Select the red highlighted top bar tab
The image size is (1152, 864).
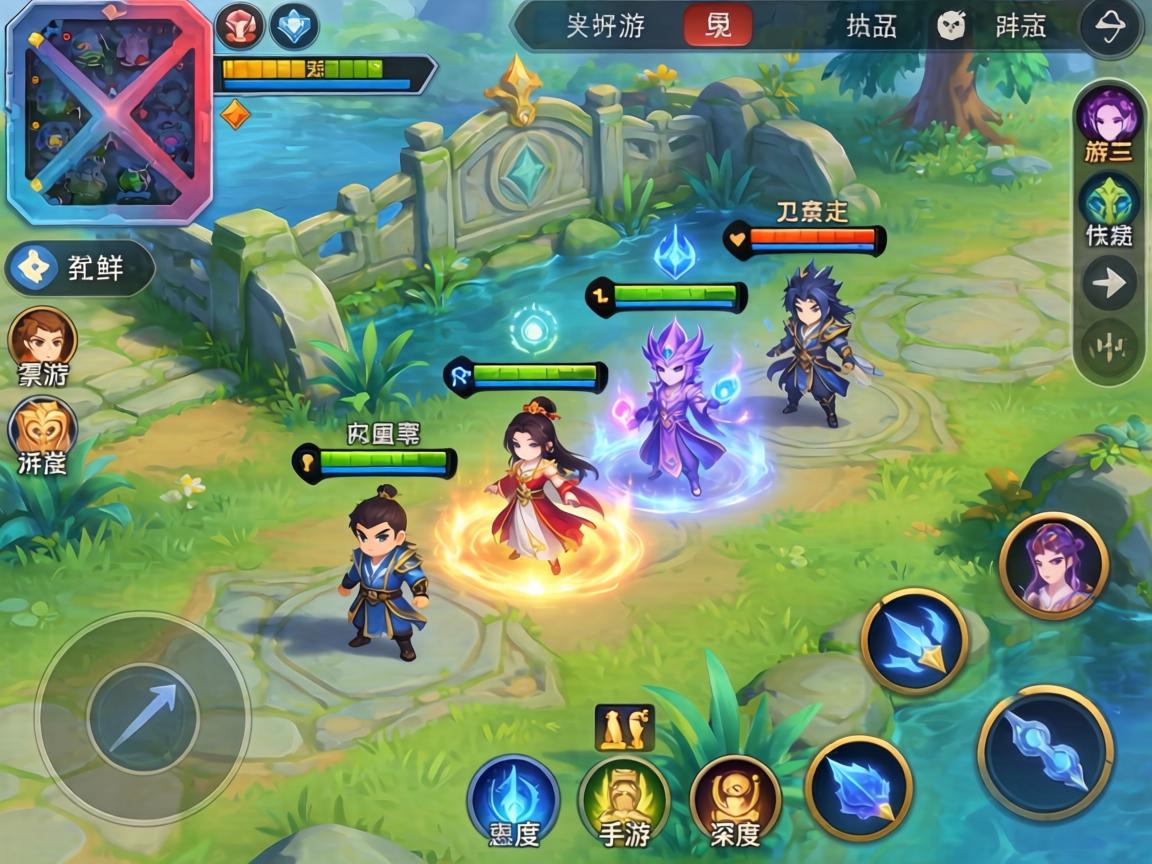pyautogui.click(x=718, y=26)
